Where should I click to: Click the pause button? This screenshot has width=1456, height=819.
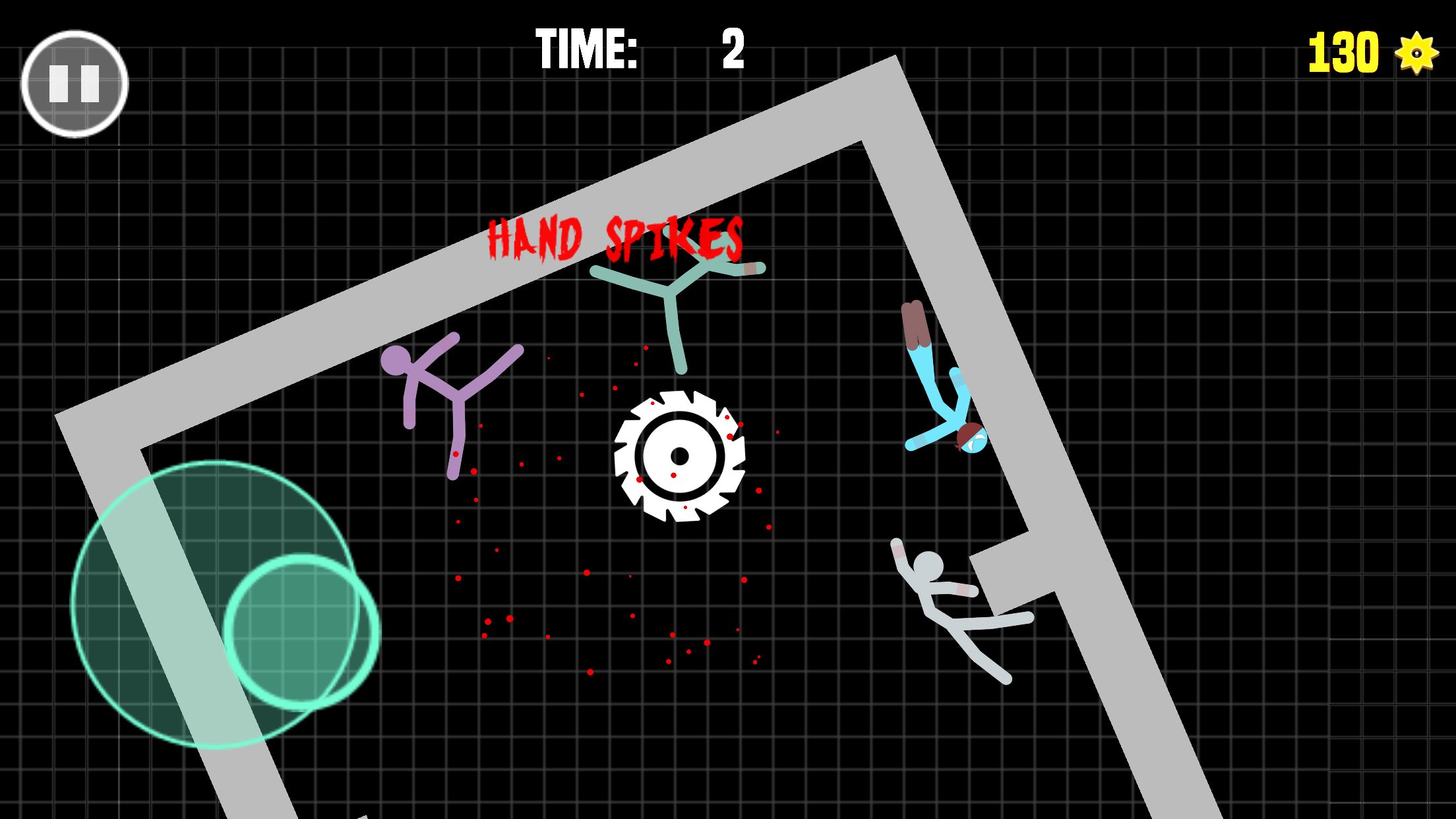[x=75, y=83]
